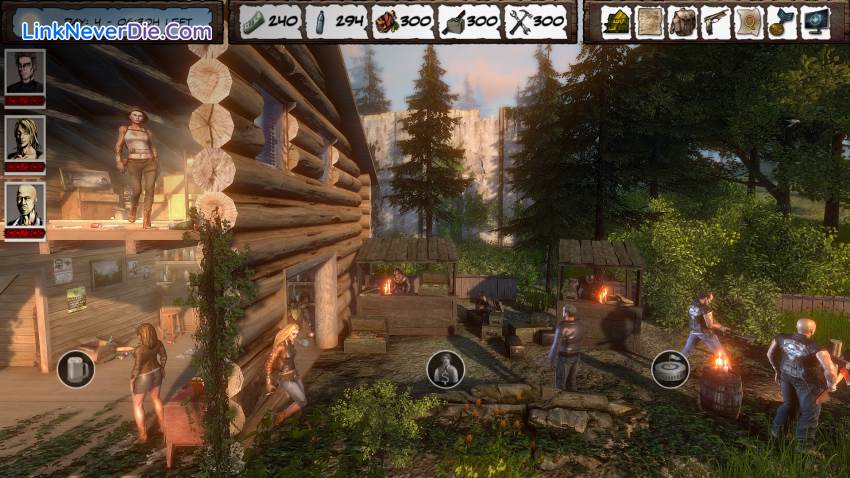Screen dimensions: 850x478
Task: Select the bald man portrait
Action: (x=25, y=206)
